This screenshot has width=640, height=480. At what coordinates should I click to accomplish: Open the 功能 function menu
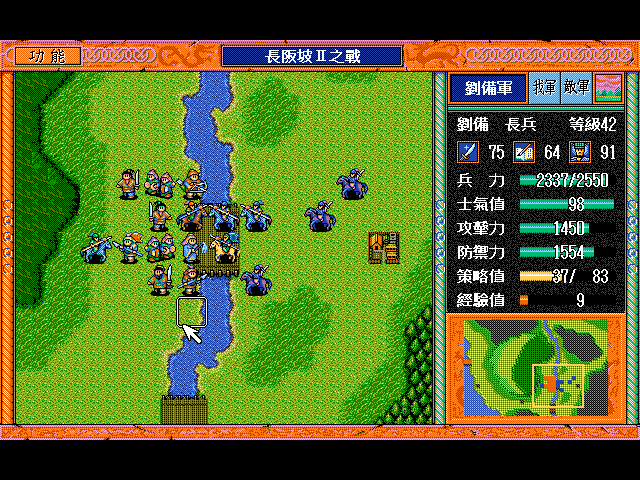coord(48,56)
